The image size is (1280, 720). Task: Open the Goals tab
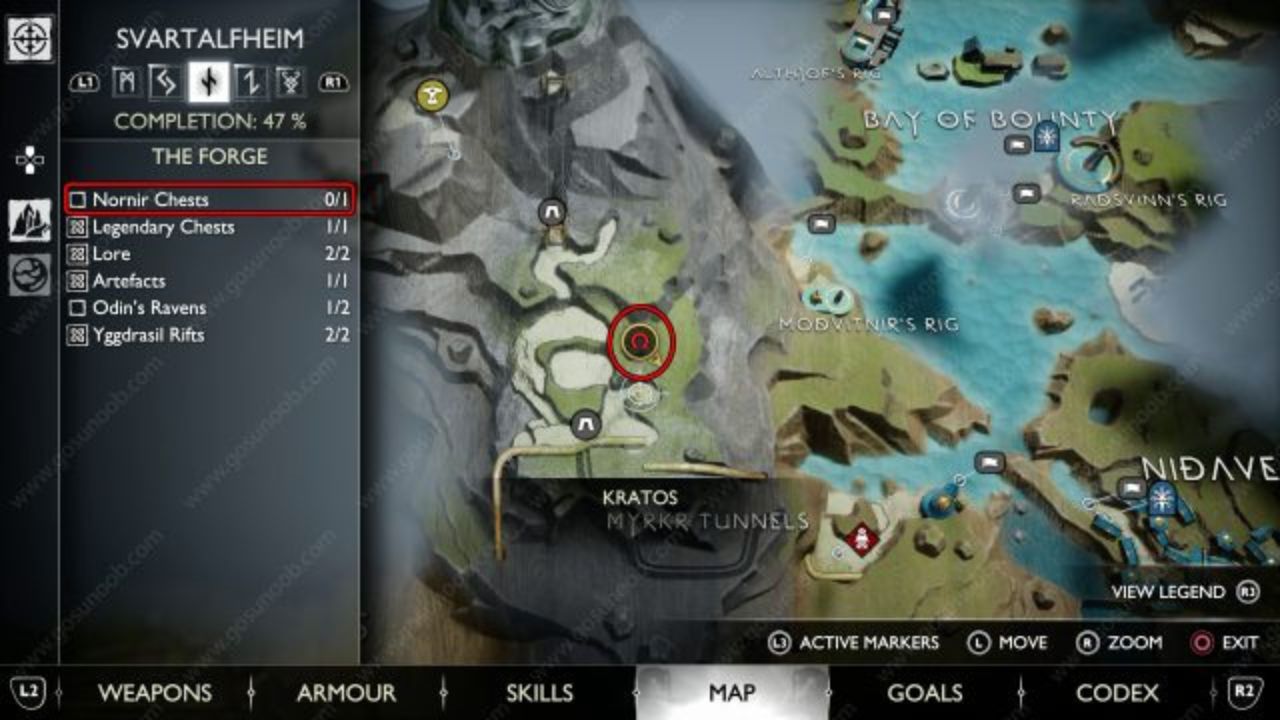point(924,693)
